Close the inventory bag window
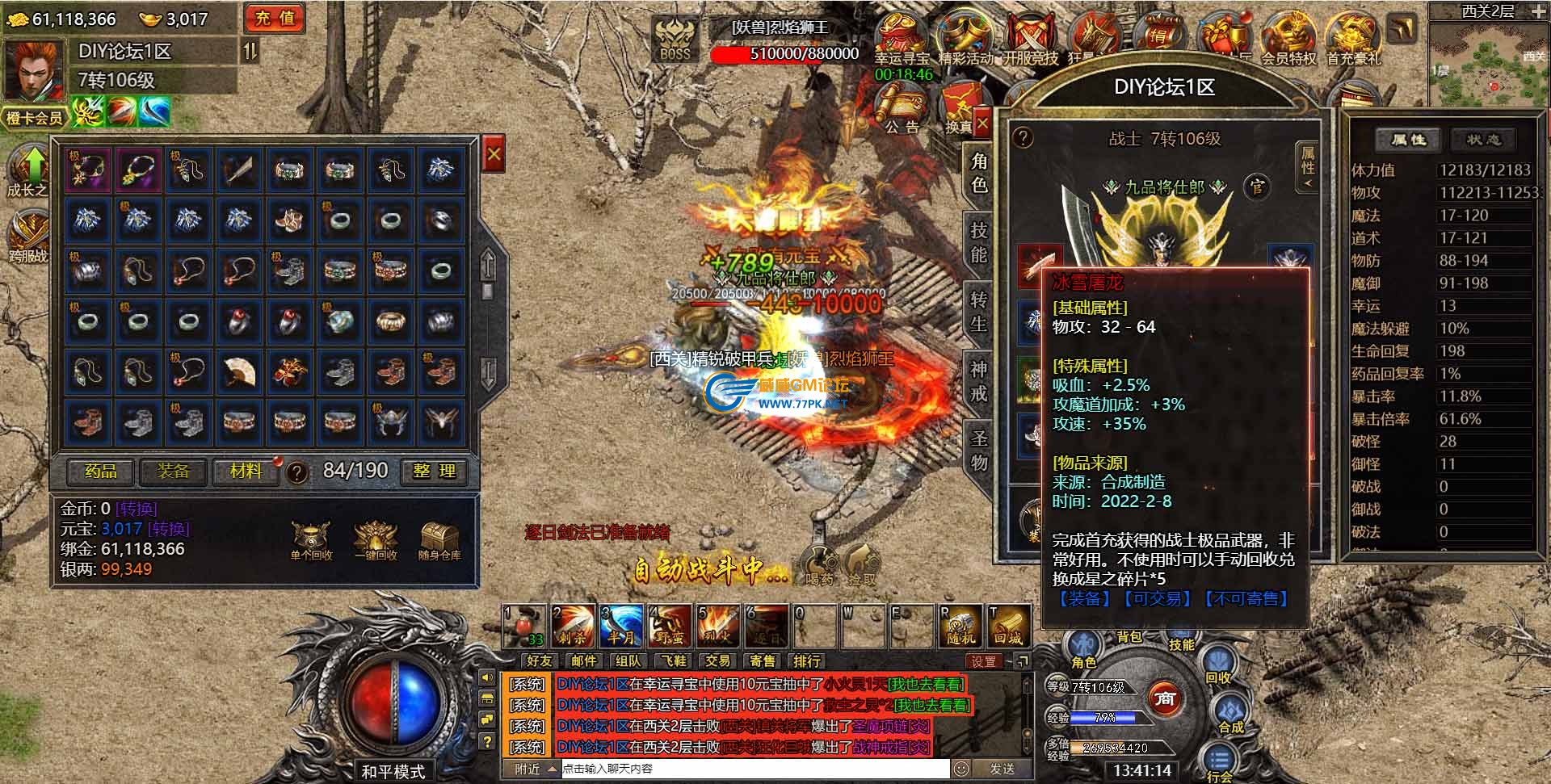The image size is (1551, 784). pyautogui.click(x=494, y=154)
